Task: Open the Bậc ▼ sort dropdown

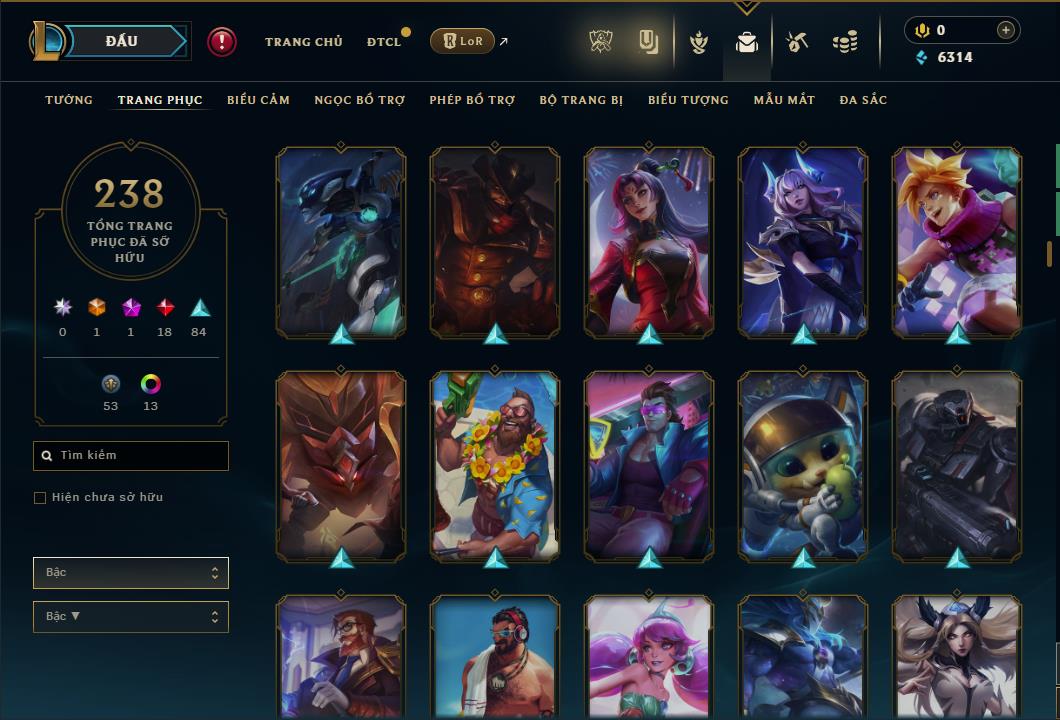Action: (131, 617)
